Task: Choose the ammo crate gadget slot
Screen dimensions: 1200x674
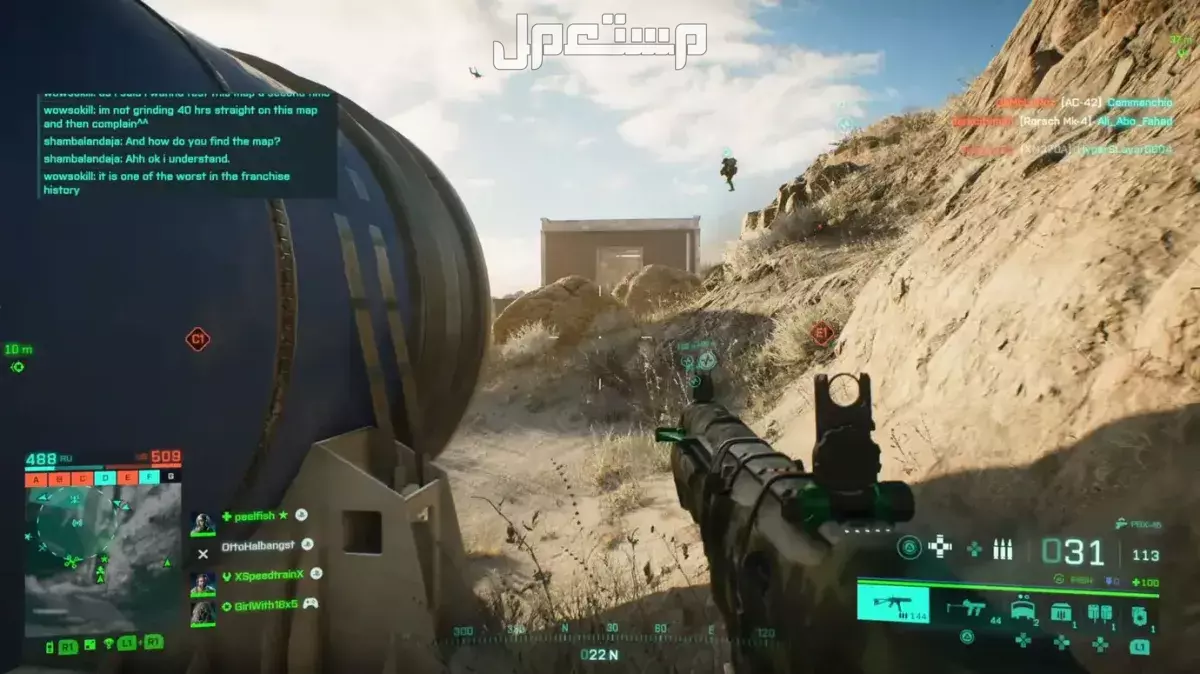Action: click(x=1061, y=610)
